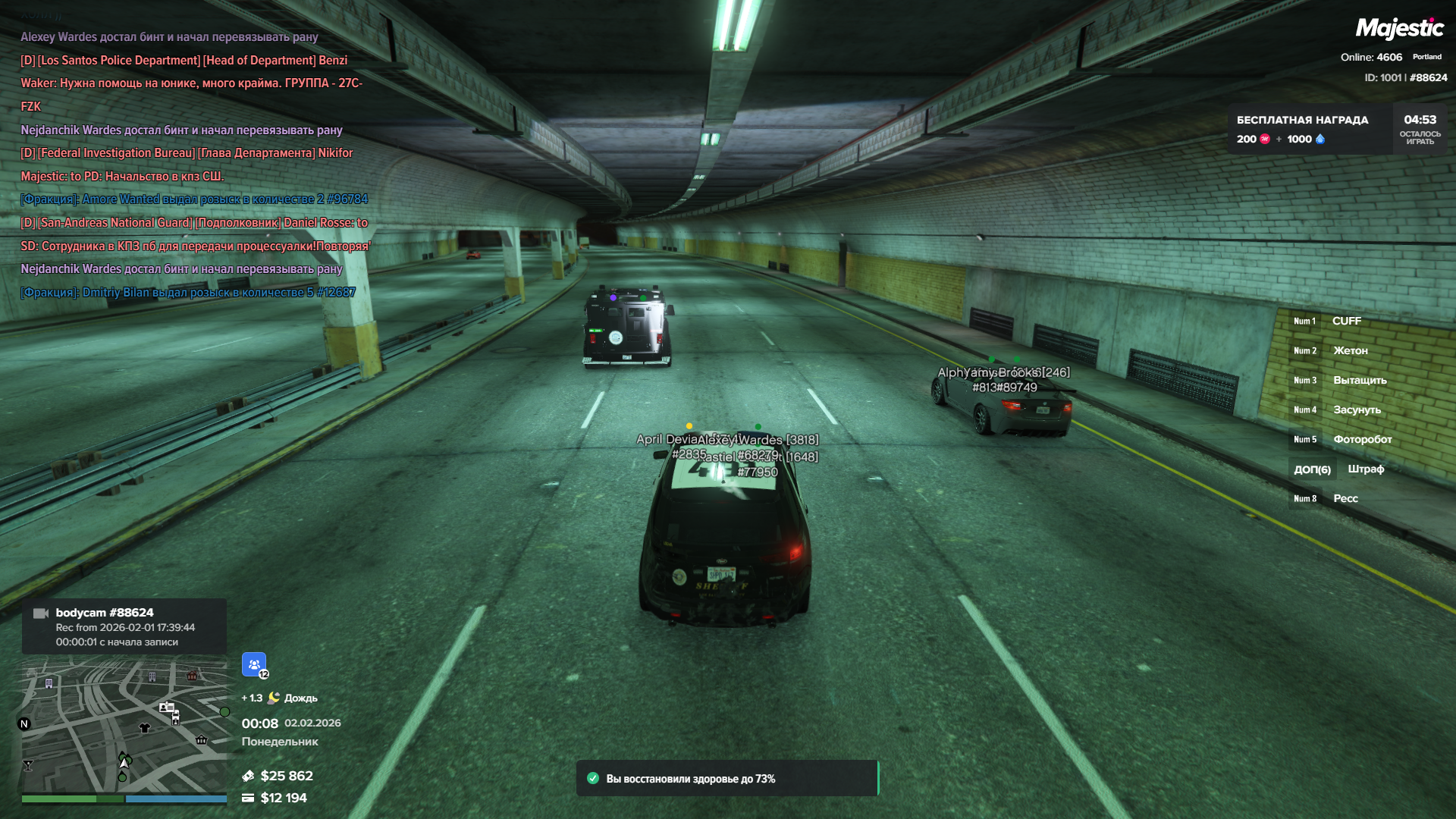Choose the Жетон badge action
This screenshot has width=1456, height=819.
click(1350, 351)
